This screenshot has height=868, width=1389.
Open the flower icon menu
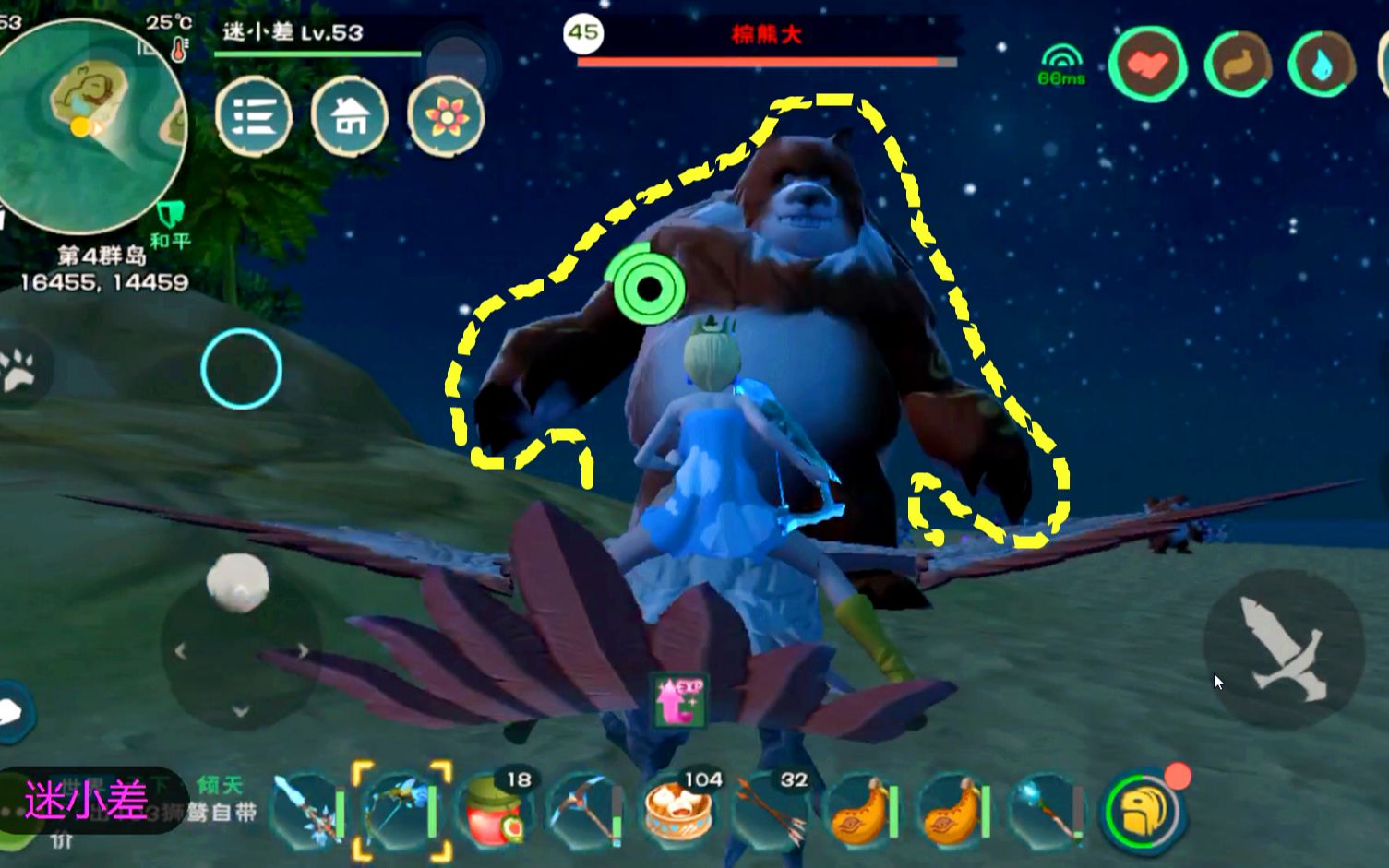446,116
